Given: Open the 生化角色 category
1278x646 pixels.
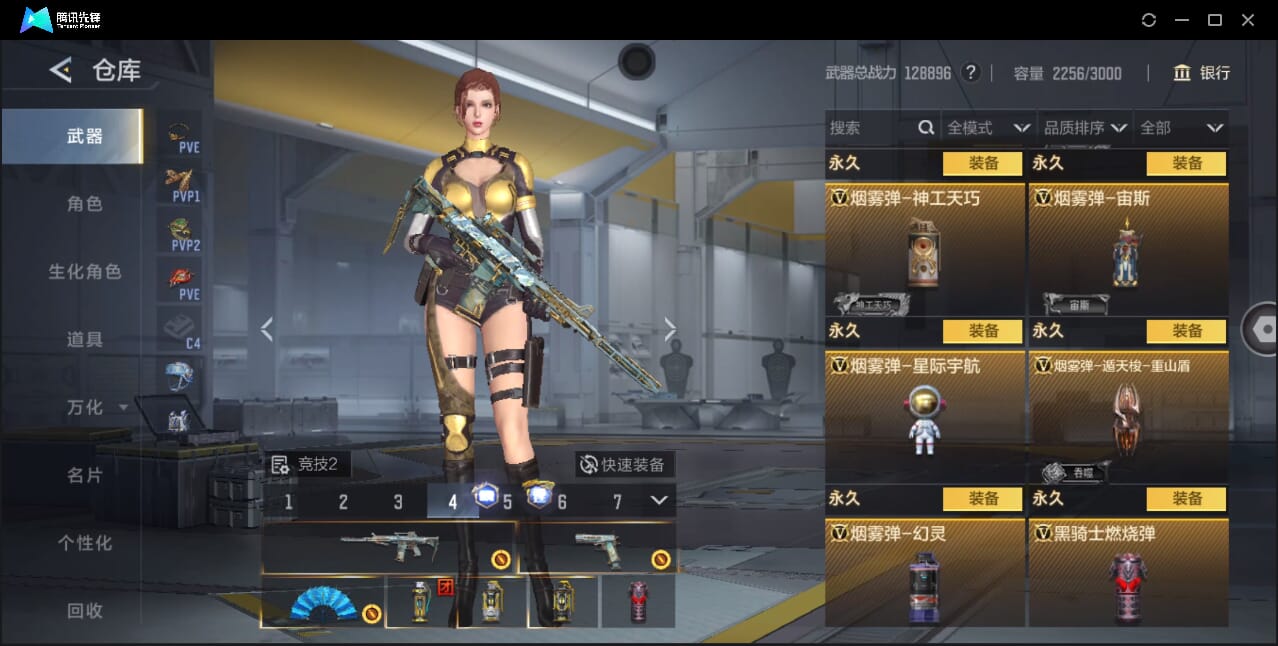Looking at the screenshot, I should tap(84, 272).
